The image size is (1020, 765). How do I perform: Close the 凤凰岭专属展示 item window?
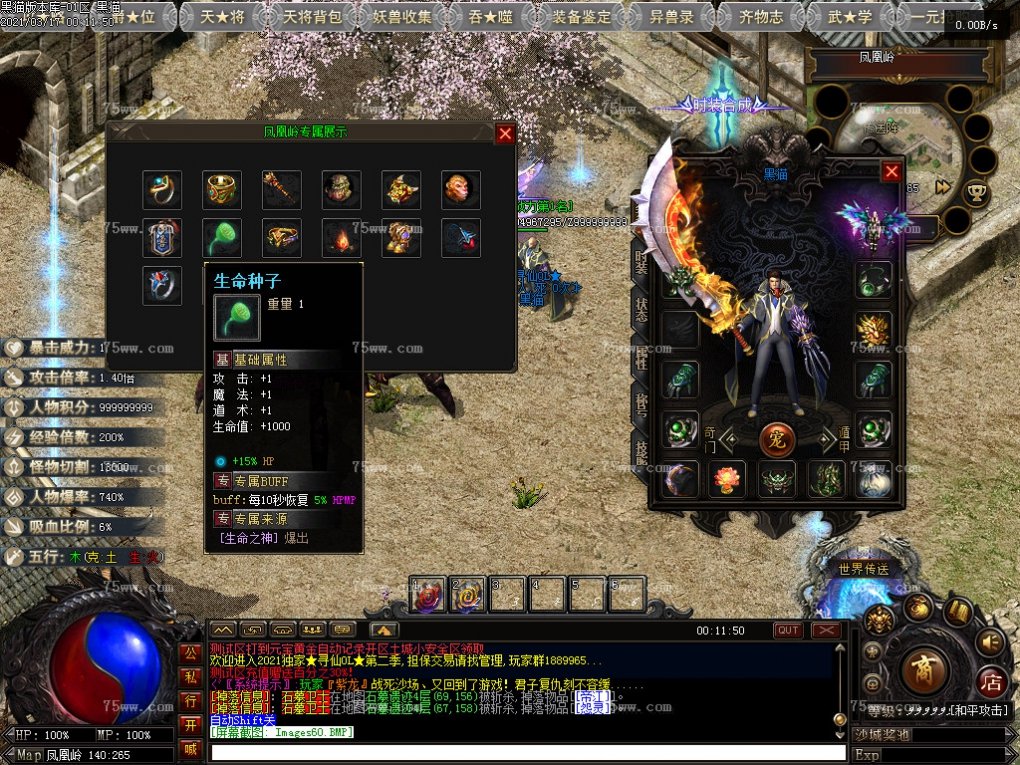coord(505,133)
